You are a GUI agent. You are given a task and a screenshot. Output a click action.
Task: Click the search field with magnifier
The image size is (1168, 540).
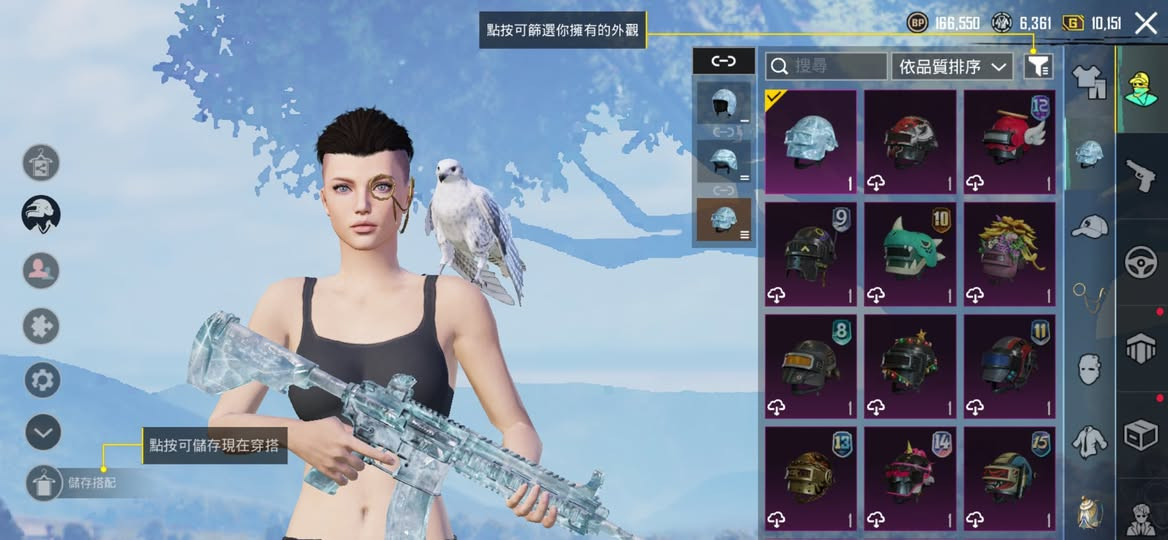coord(826,67)
